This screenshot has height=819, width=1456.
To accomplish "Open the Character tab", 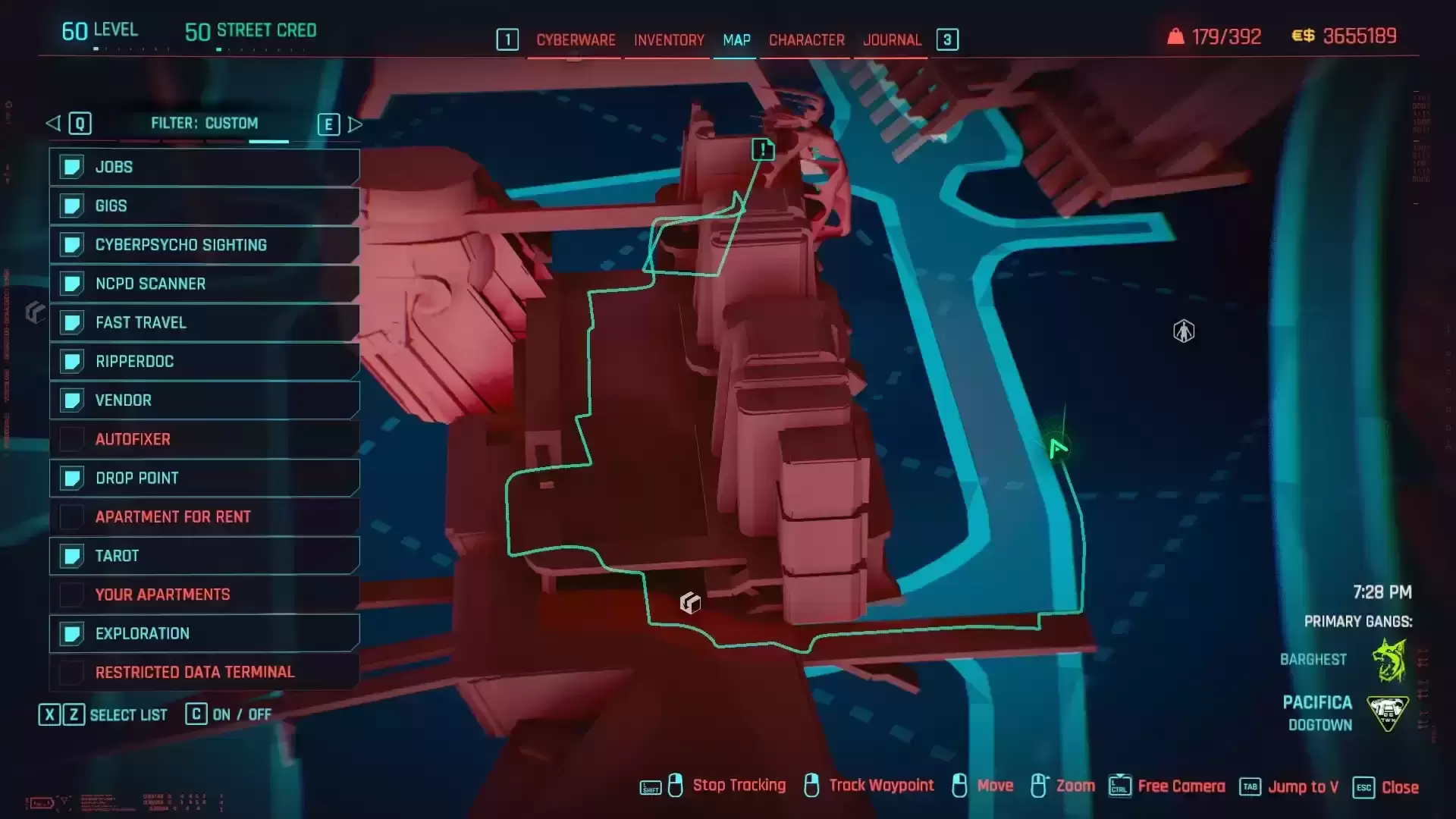I will [805, 40].
